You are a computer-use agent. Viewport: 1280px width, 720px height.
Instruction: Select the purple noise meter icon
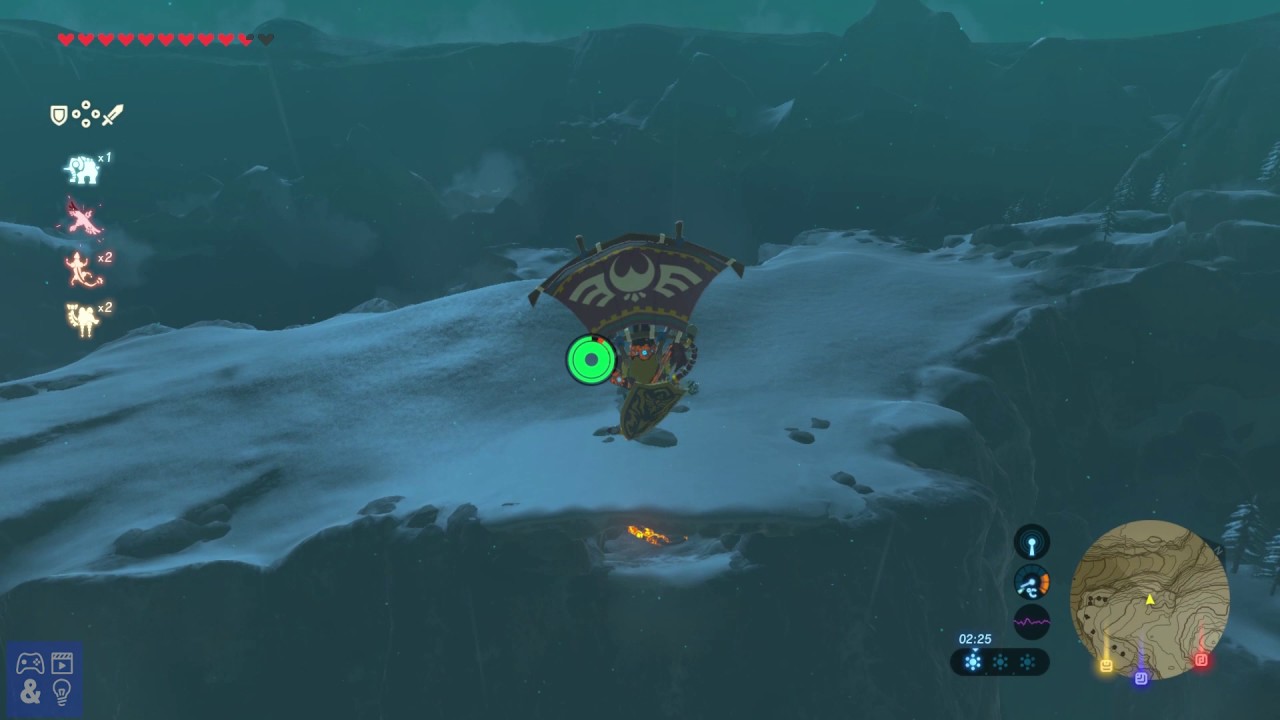click(x=1032, y=622)
